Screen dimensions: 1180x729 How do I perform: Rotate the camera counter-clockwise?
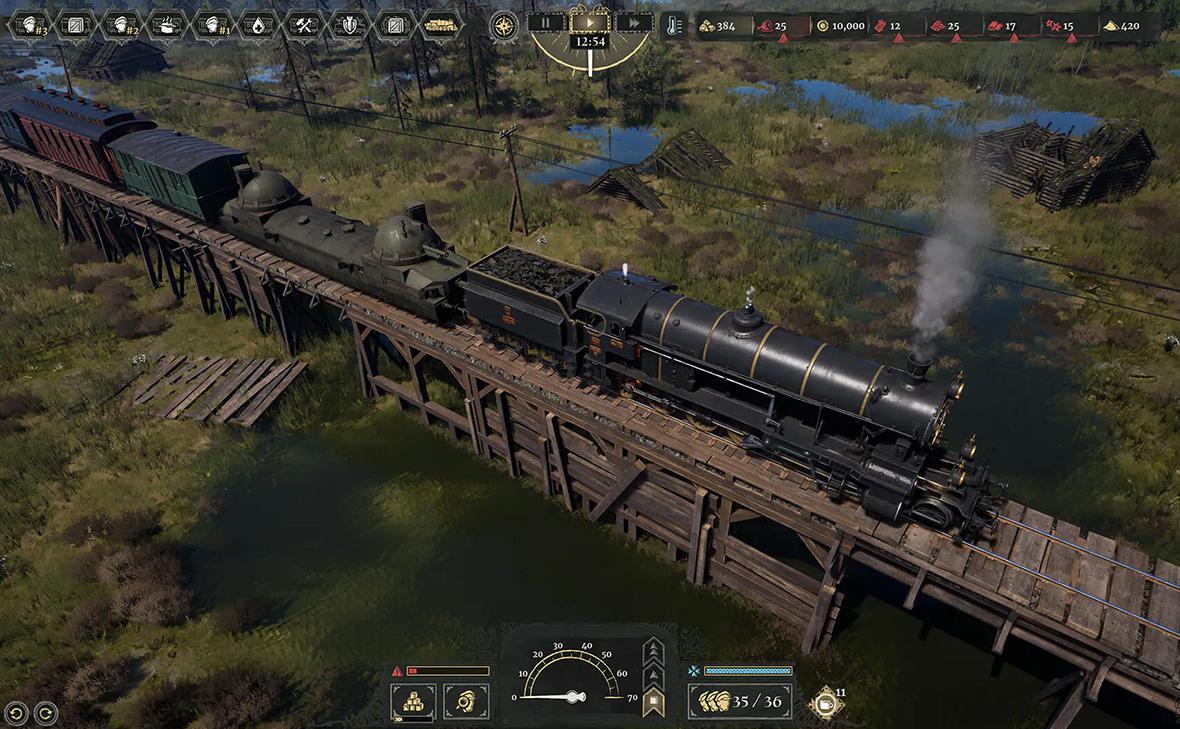(x=17, y=713)
